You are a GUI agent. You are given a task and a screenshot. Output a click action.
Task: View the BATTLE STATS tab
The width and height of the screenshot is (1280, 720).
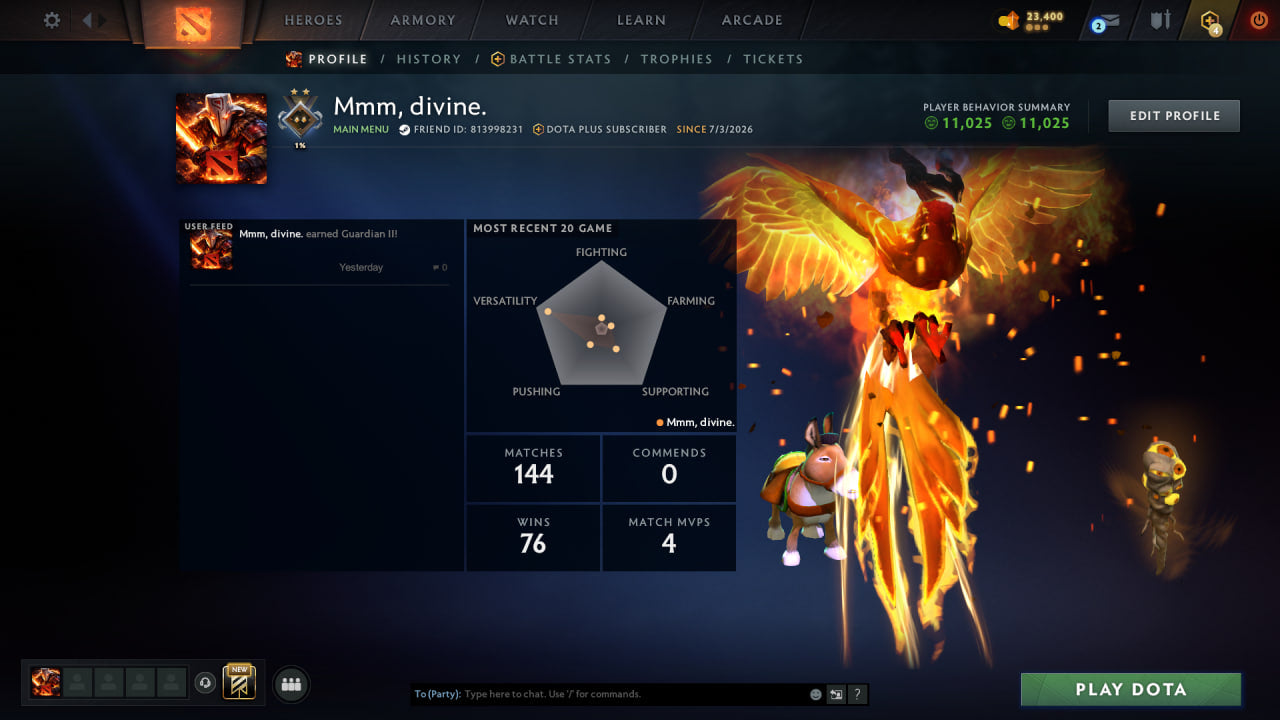560,59
